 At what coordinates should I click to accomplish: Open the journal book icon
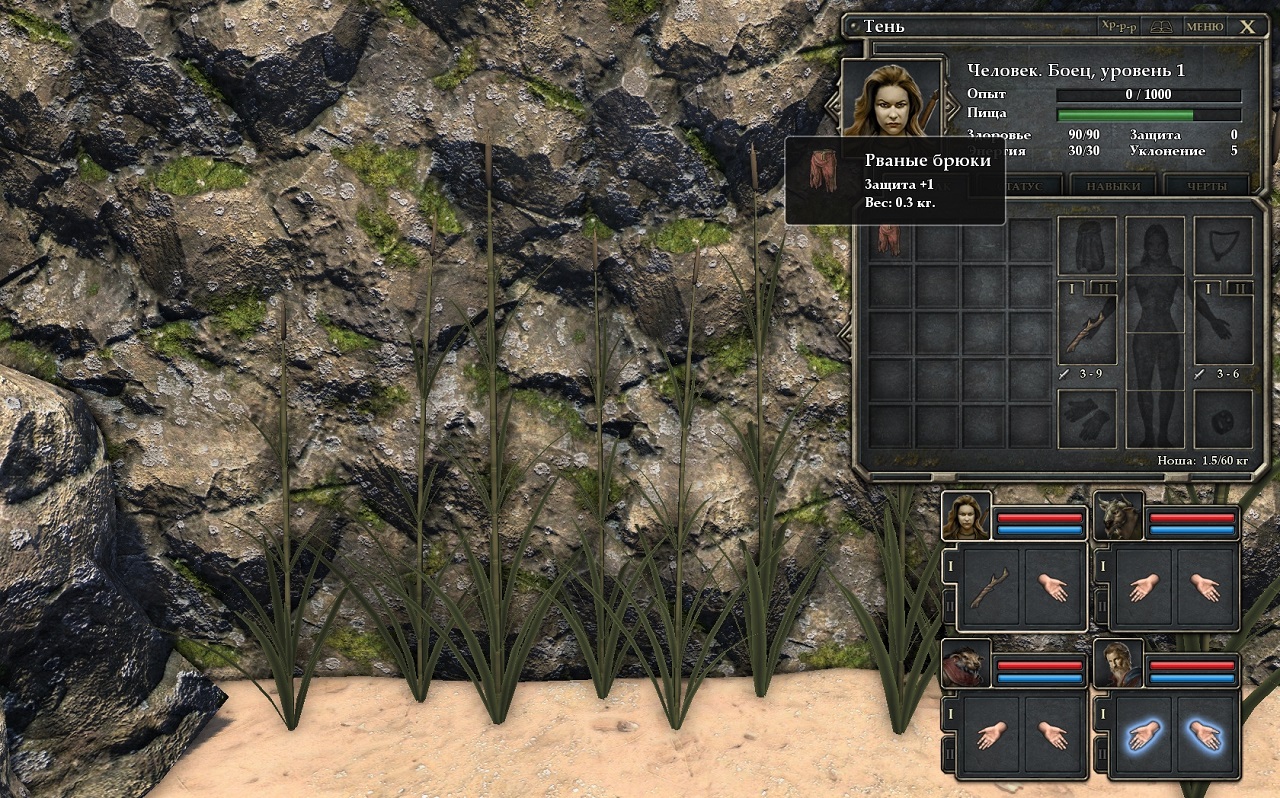[x=1161, y=27]
